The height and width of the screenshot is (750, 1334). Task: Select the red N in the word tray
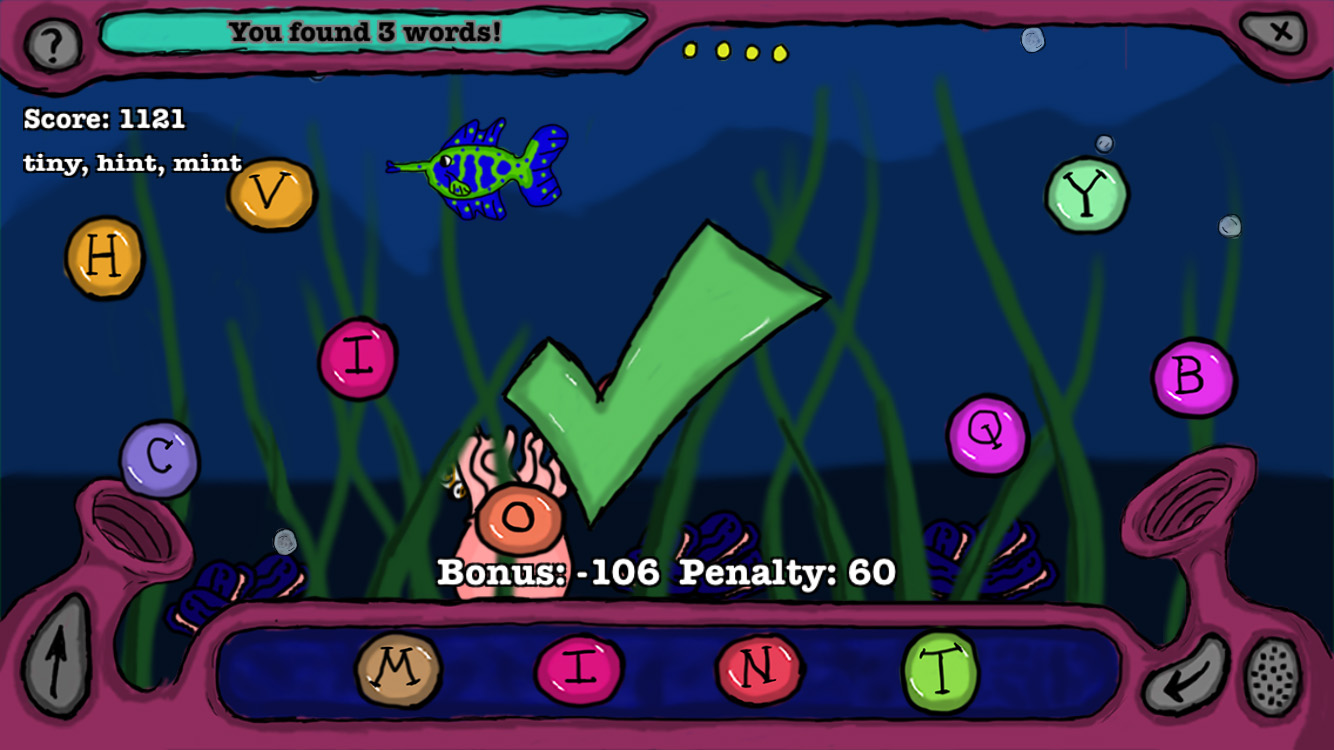pyautogui.click(x=758, y=668)
